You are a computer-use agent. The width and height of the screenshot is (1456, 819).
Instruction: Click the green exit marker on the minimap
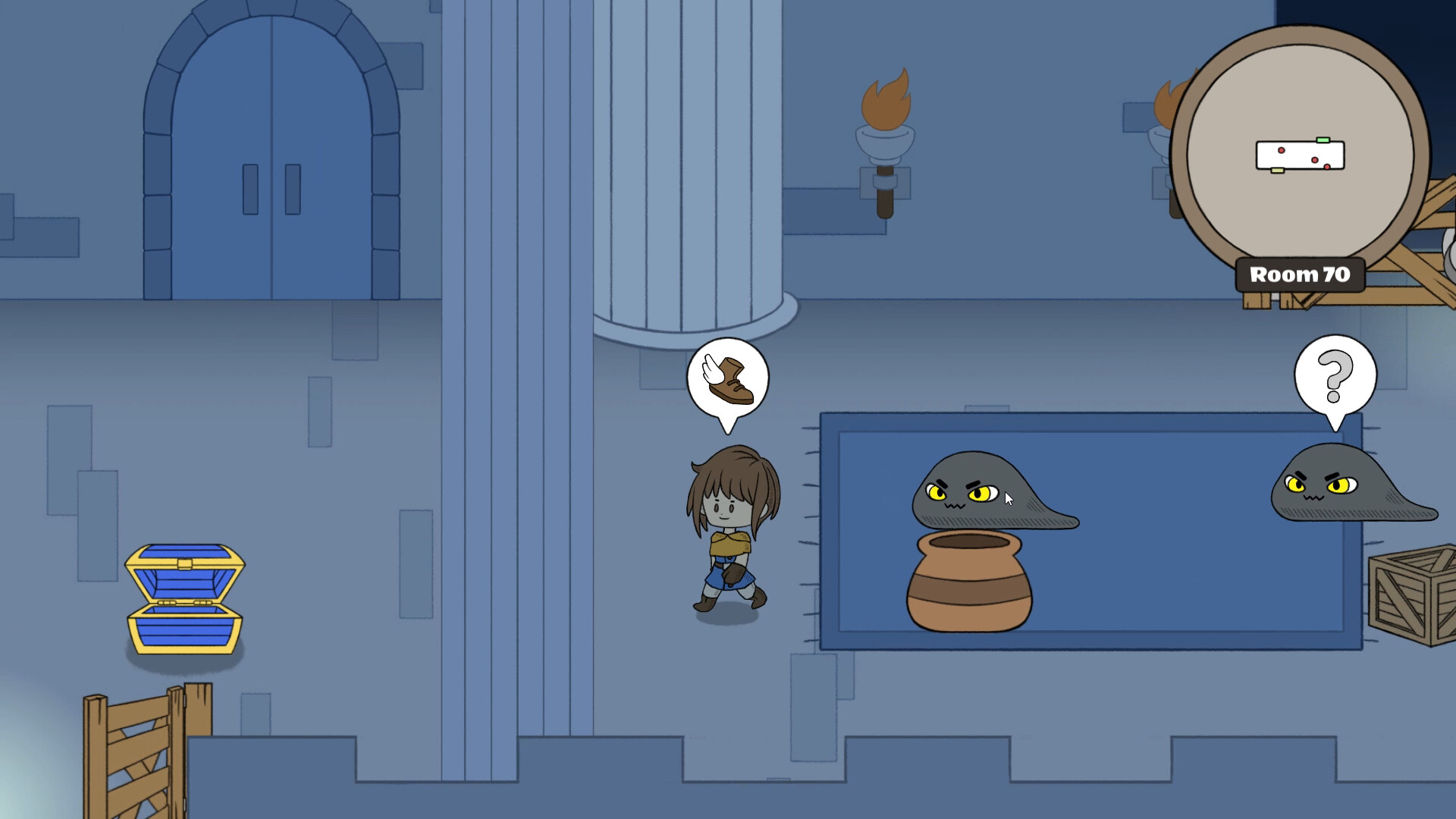pyautogui.click(x=1323, y=140)
